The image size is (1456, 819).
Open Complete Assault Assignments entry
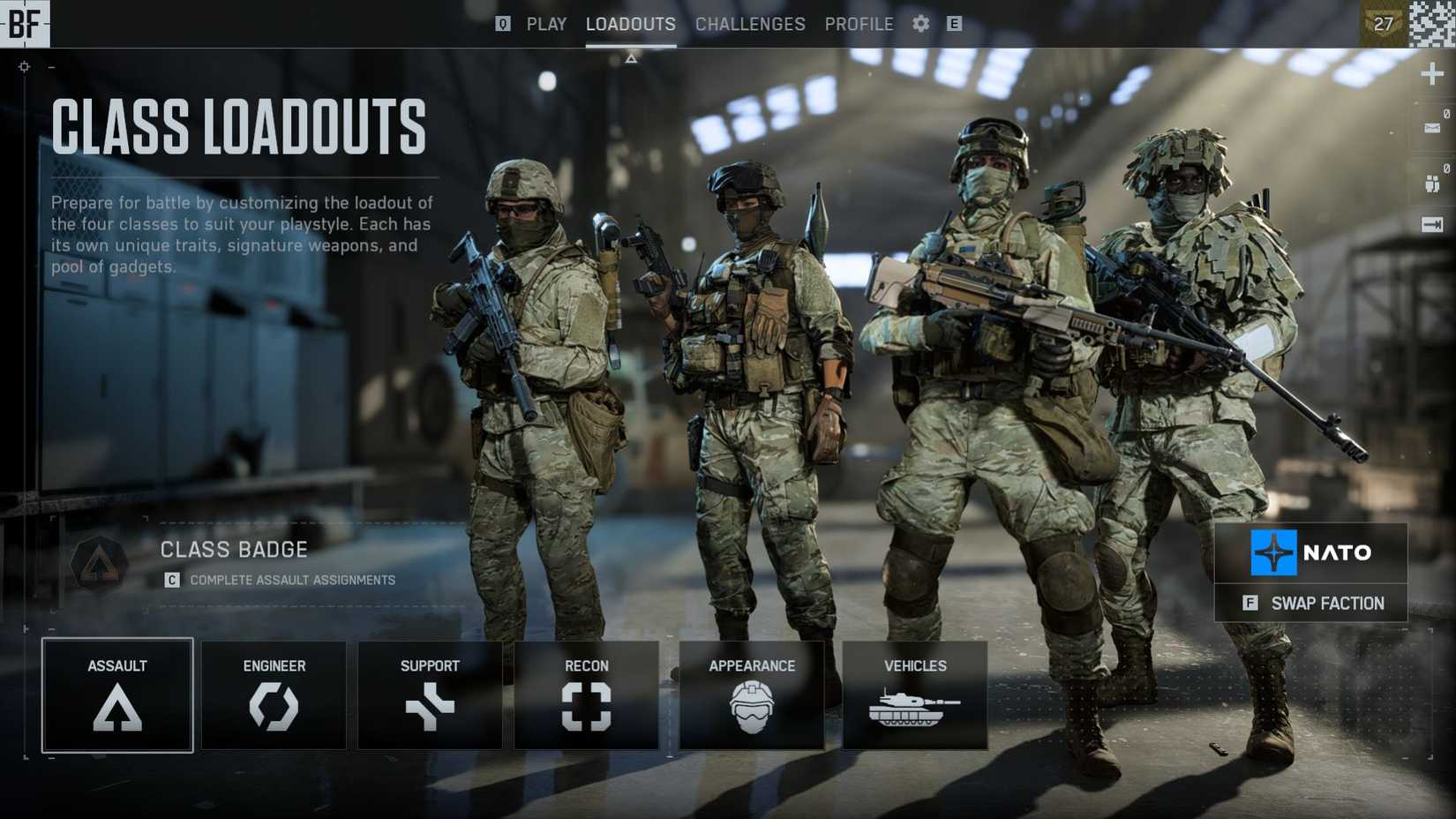291,580
